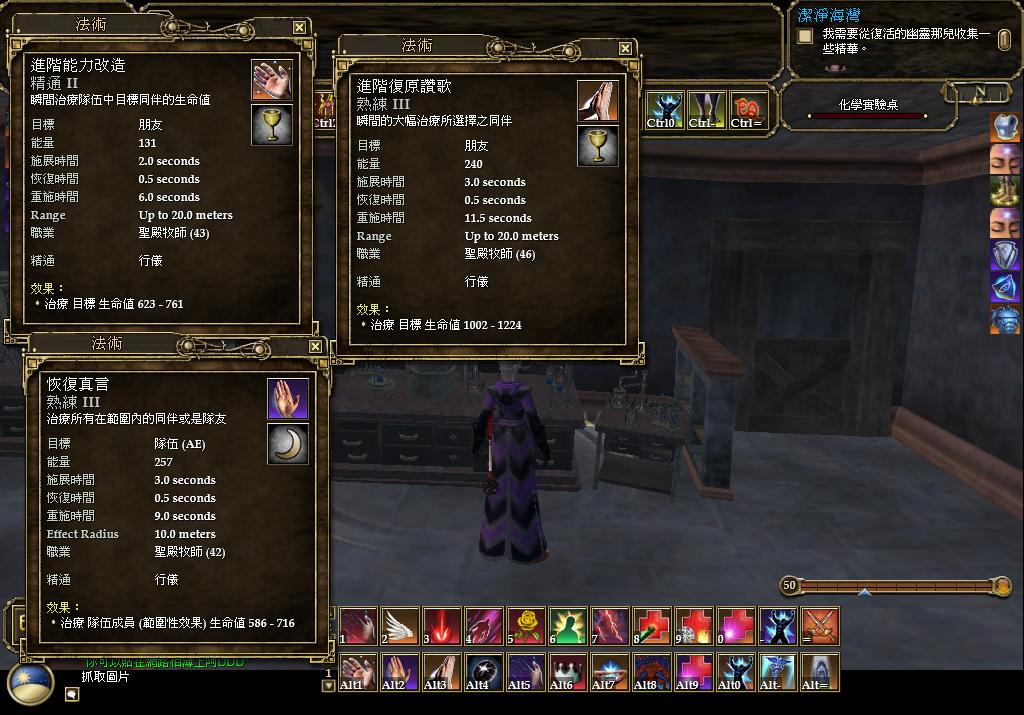Cast the red lightning spell in slot 7

click(609, 626)
